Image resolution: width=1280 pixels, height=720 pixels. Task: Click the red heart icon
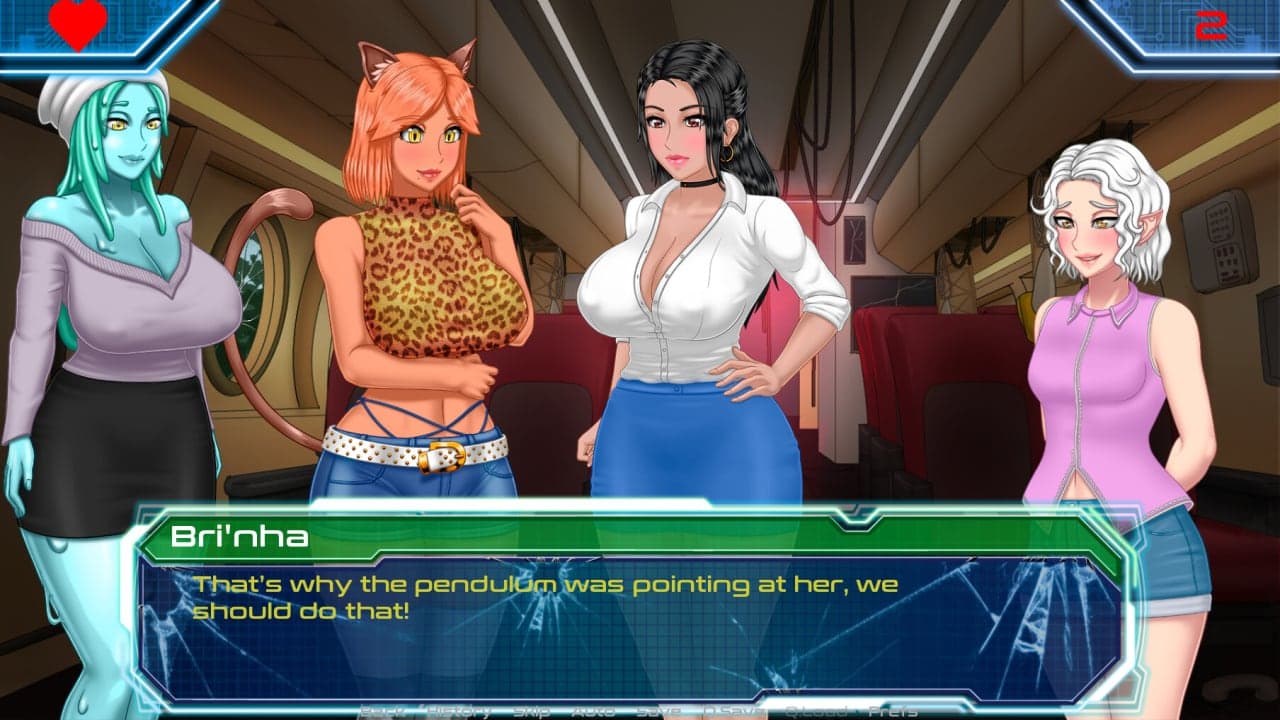pos(78,24)
